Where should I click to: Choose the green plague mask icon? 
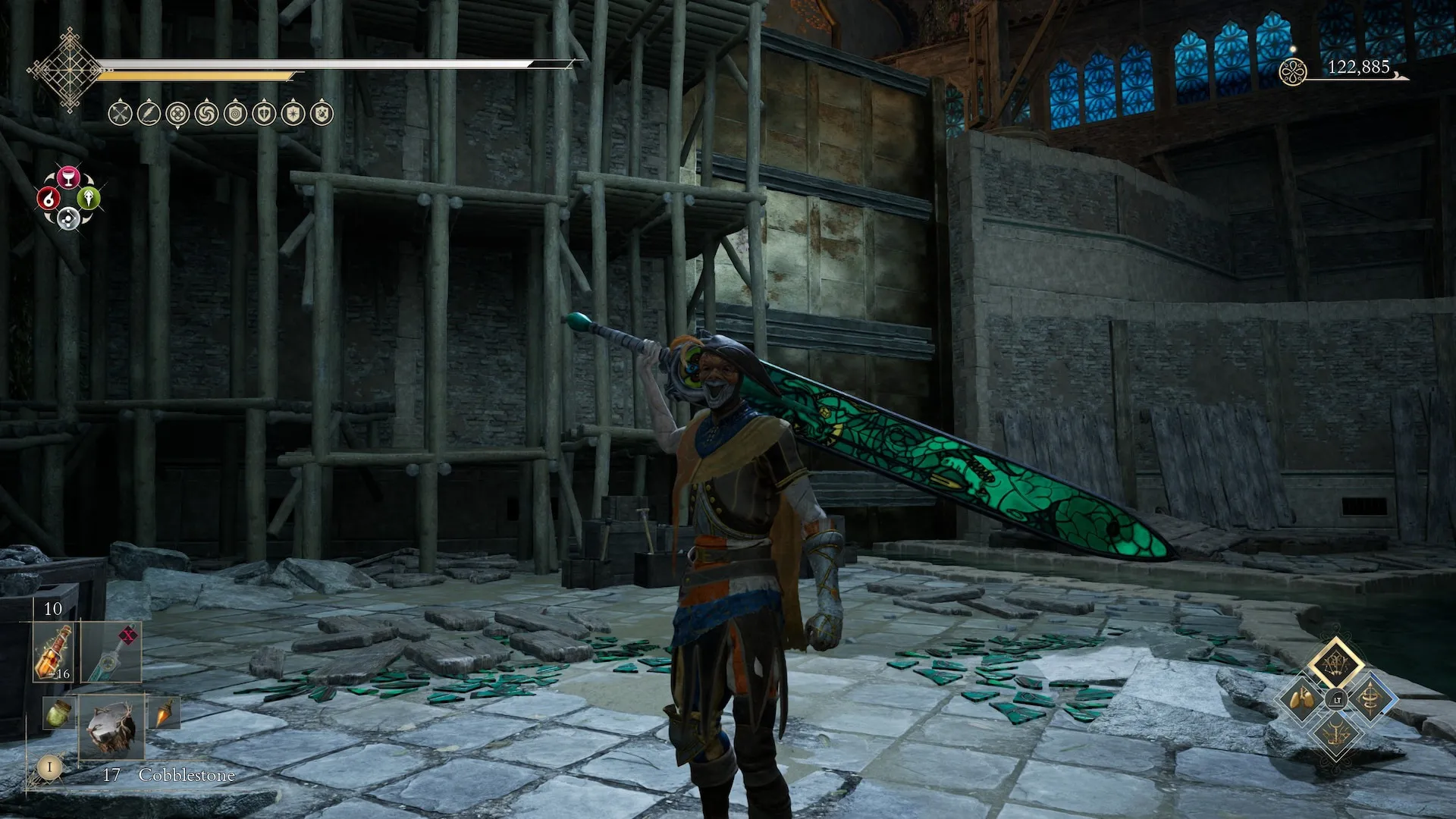tap(89, 199)
